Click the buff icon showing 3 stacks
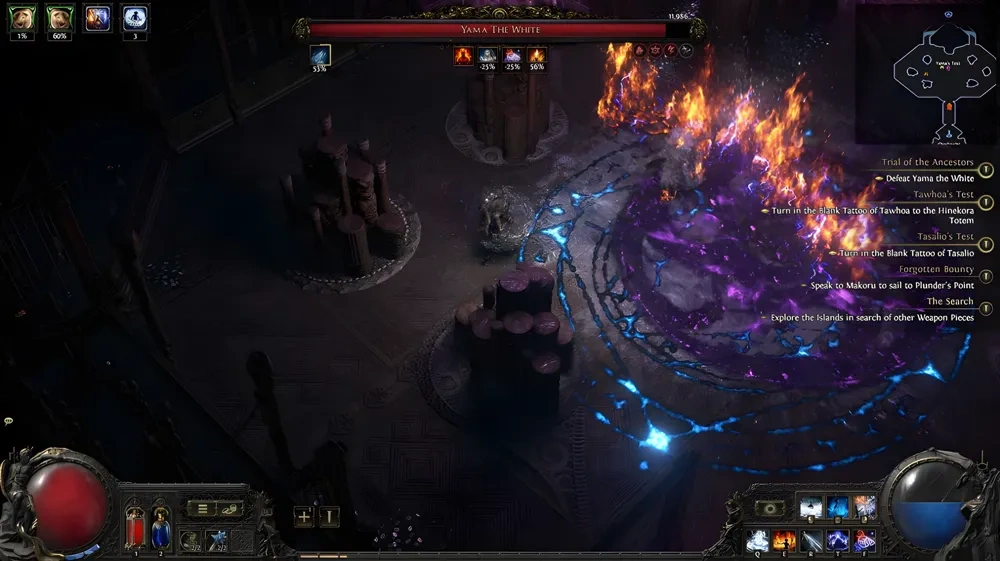This screenshot has width=1000, height=561. (x=135, y=18)
